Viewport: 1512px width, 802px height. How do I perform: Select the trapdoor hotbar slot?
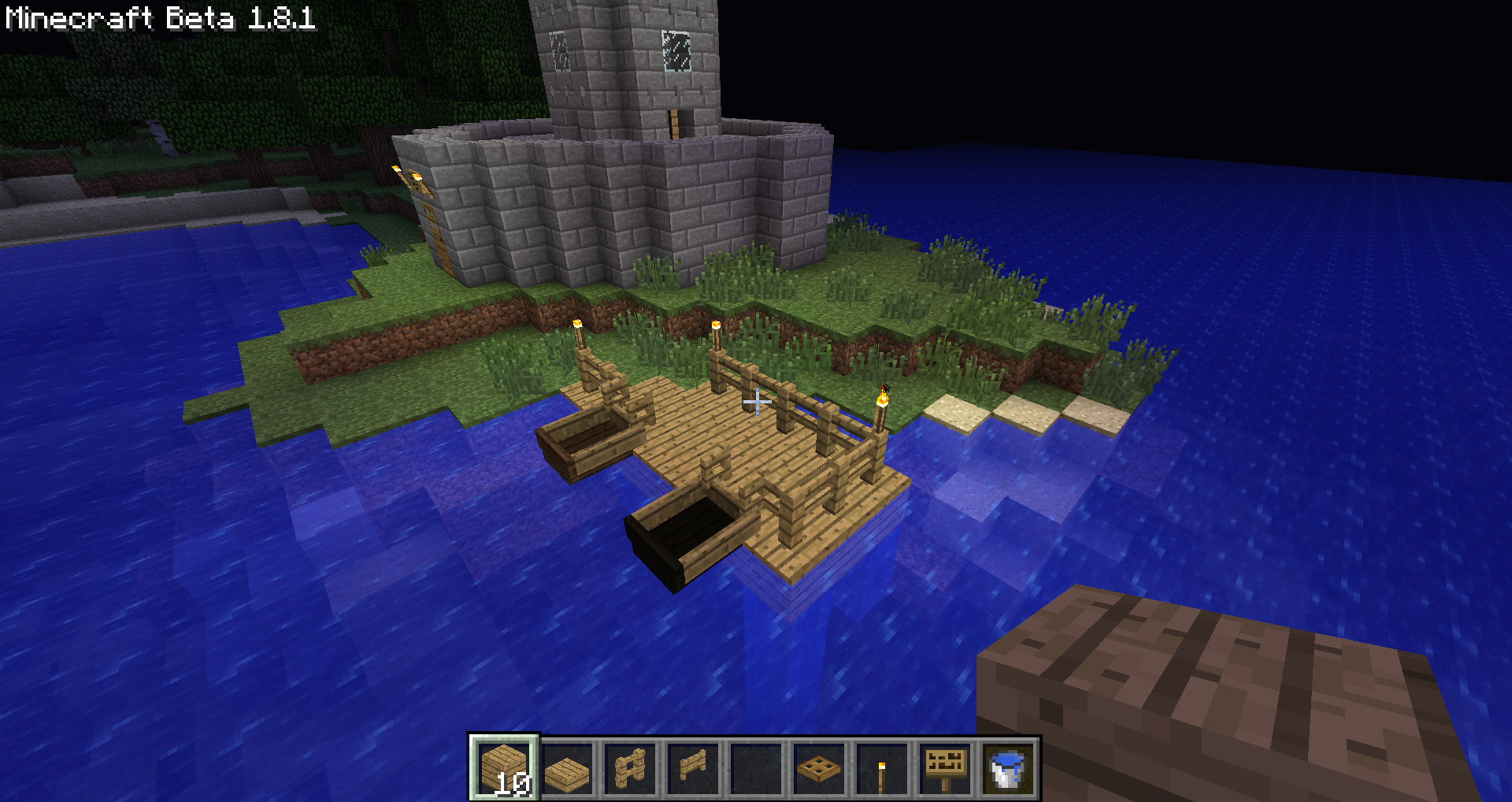[820, 768]
